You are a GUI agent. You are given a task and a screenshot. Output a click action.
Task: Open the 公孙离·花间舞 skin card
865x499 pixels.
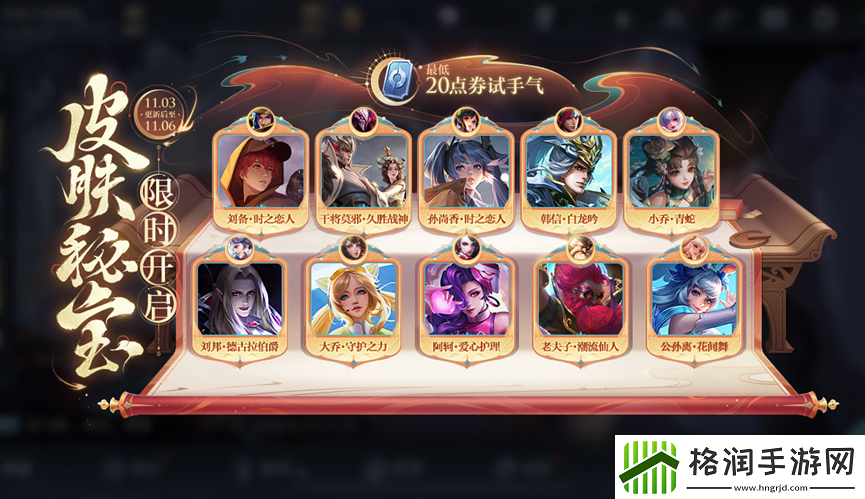(692, 298)
